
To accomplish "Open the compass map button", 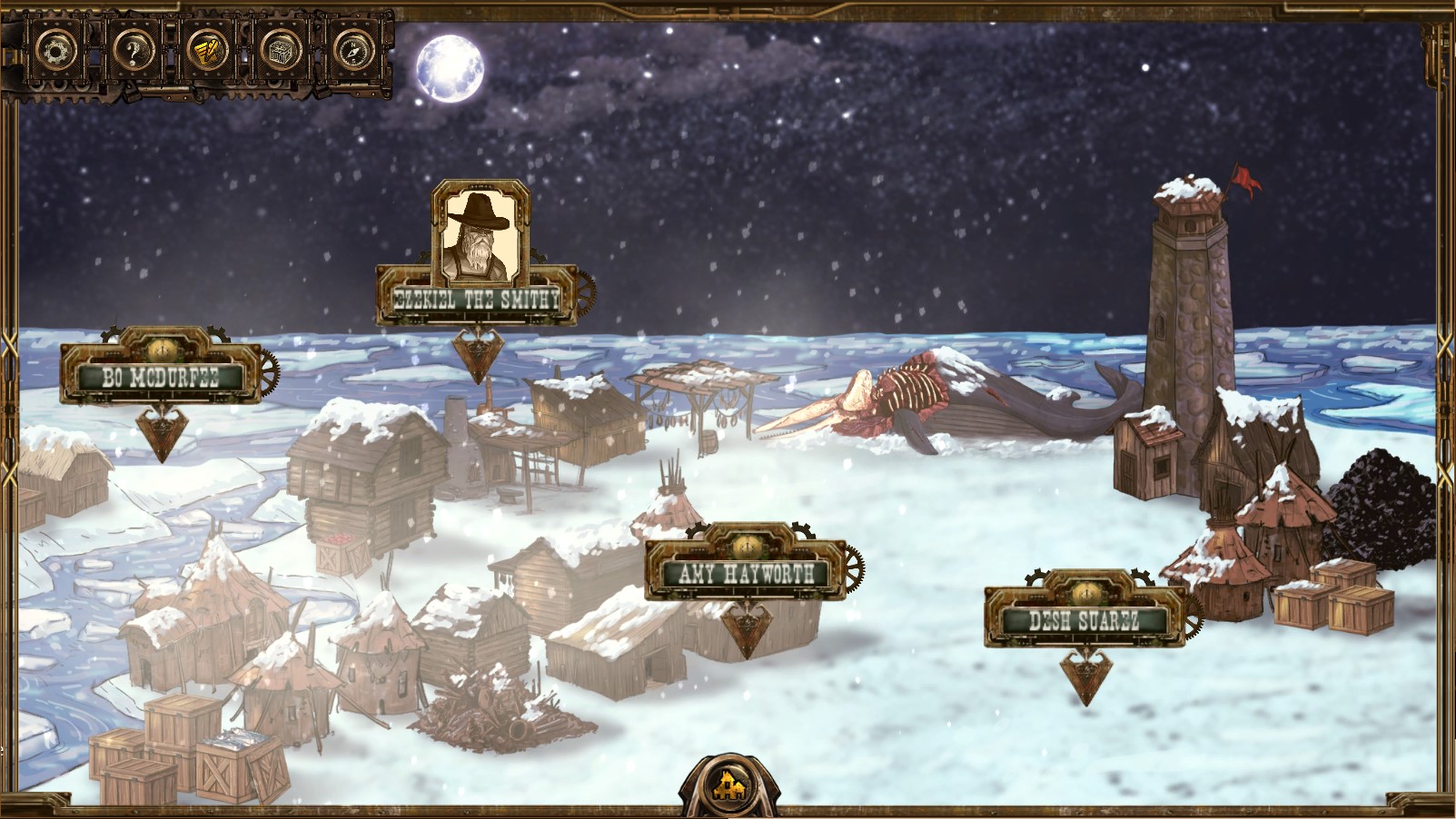I will [x=354, y=51].
